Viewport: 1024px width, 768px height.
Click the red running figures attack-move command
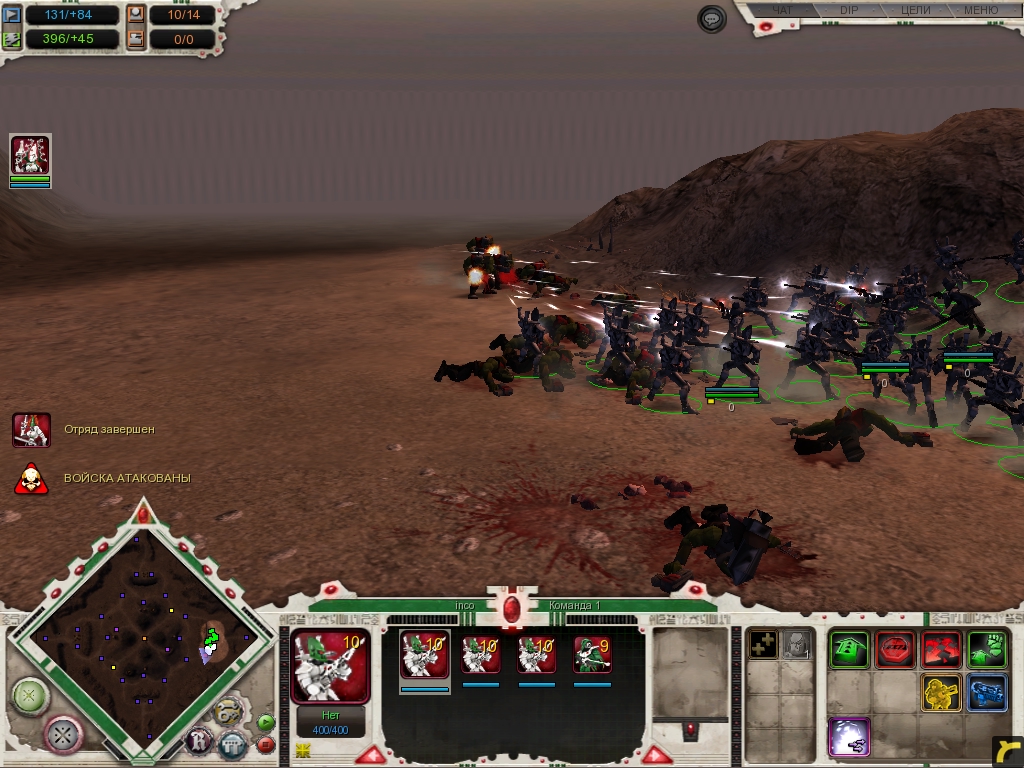941,650
